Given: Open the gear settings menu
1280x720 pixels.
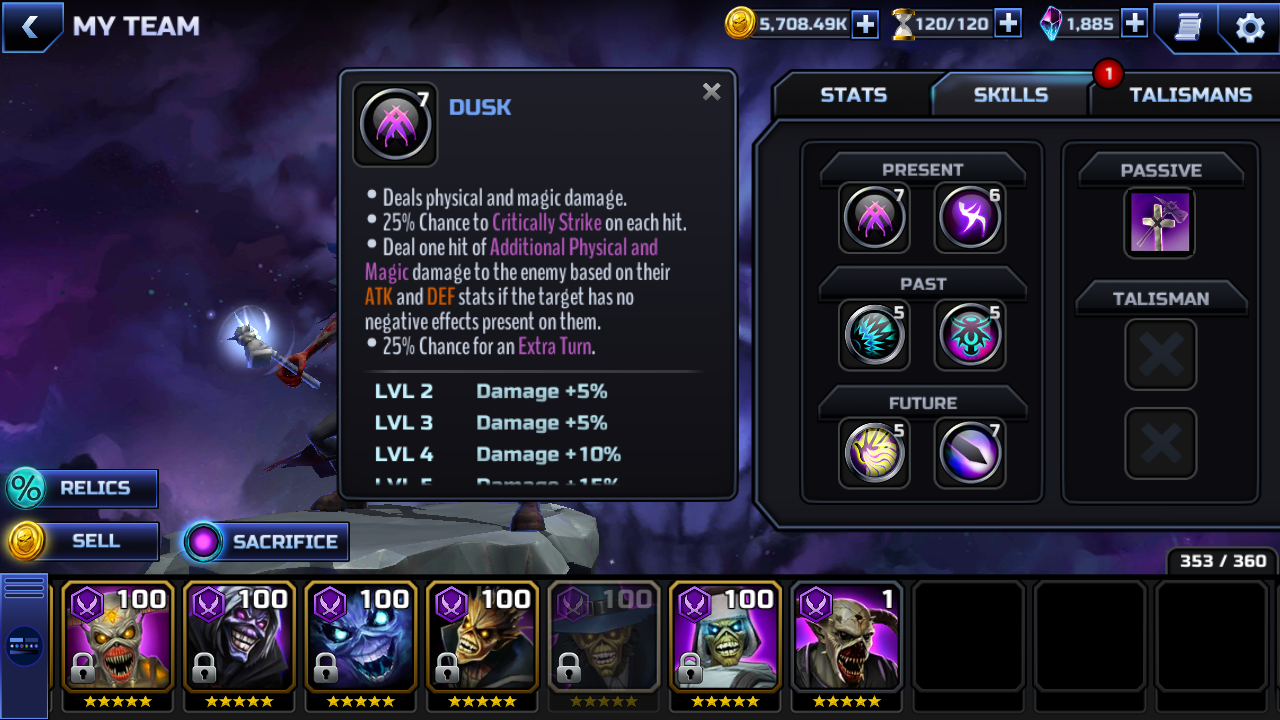Looking at the screenshot, I should (x=1250, y=27).
